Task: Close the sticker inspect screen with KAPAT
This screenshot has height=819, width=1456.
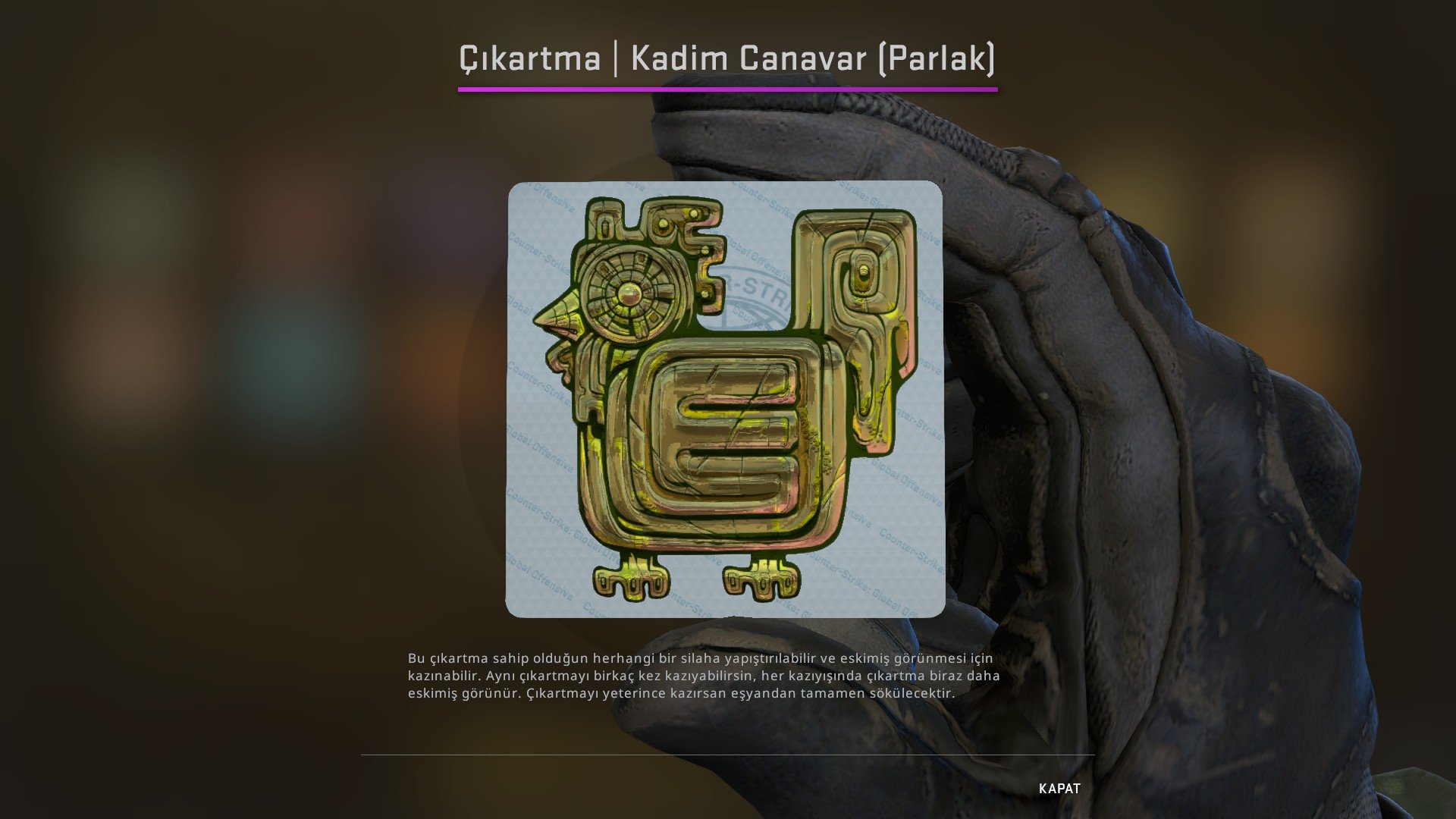Action: [1059, 789]
